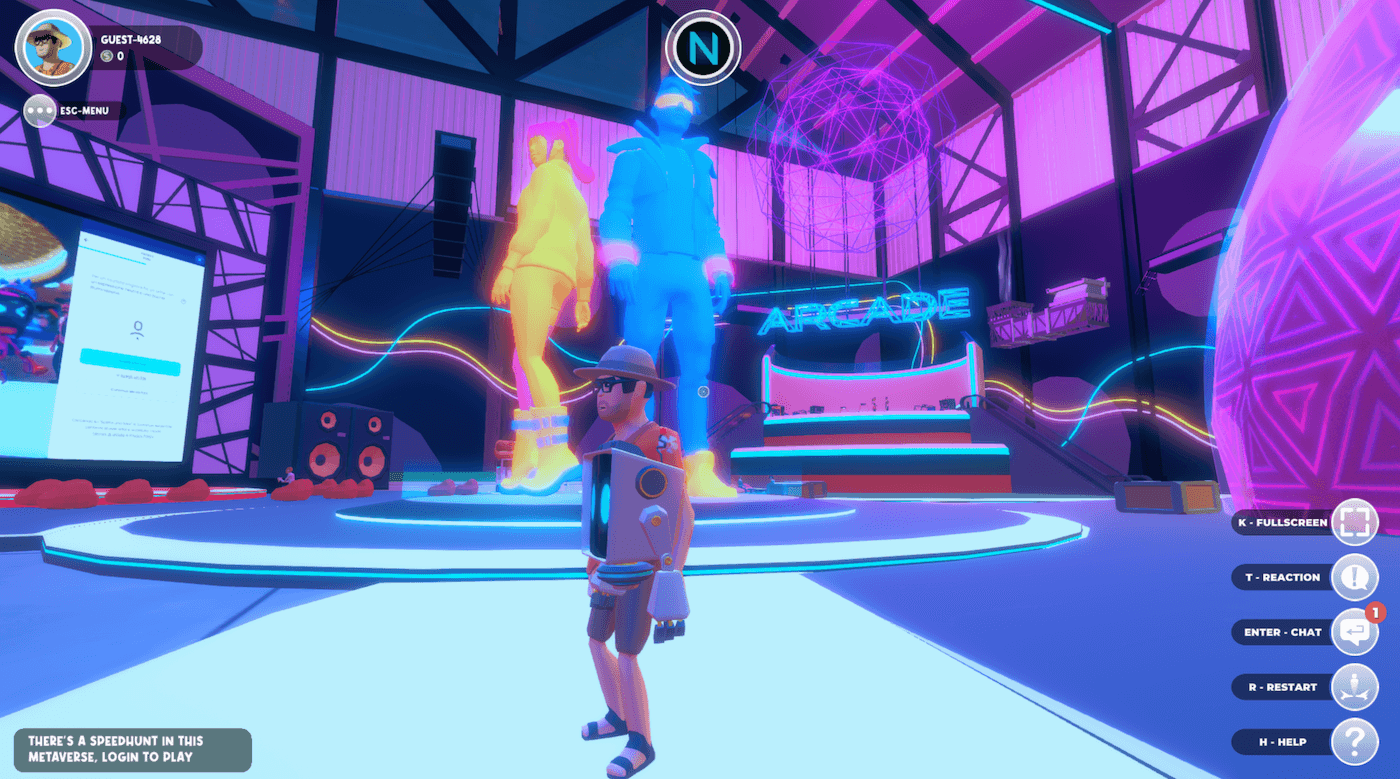This screenshot has height=779, width=1400.
Task: Open the reaction exclamation button
Action: tap(1355, 577)
